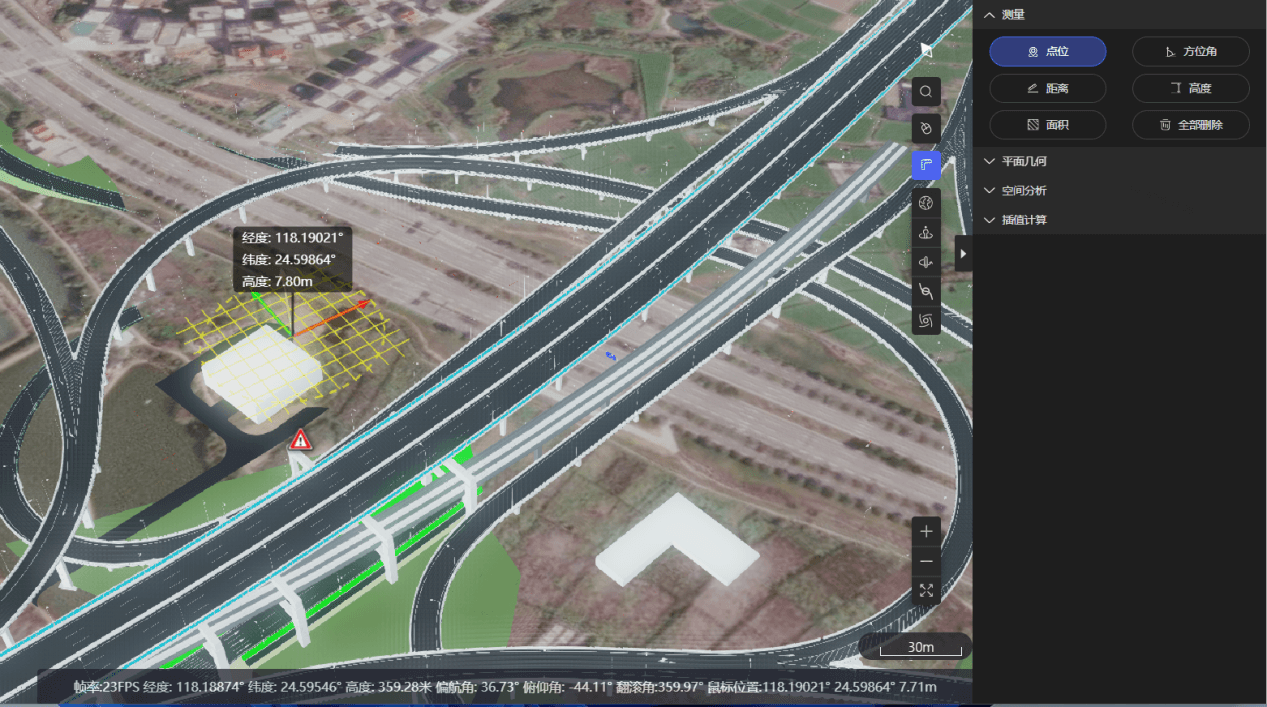This screenshot has width=1267, height=707.
Task: Click the red warning triangle marker
Action: pos(300,440)
